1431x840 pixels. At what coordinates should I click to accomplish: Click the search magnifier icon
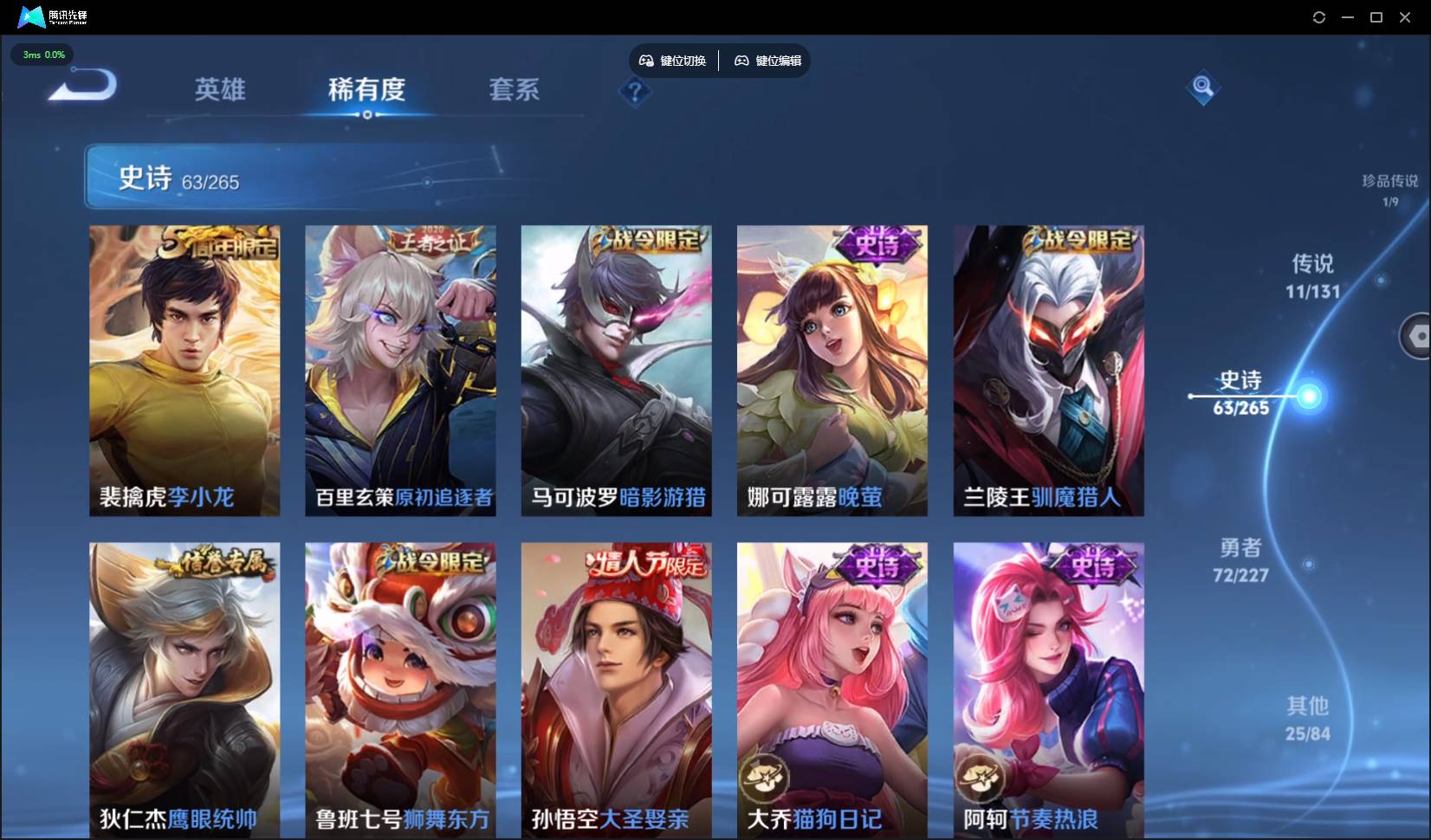(x=1202, y=87)
